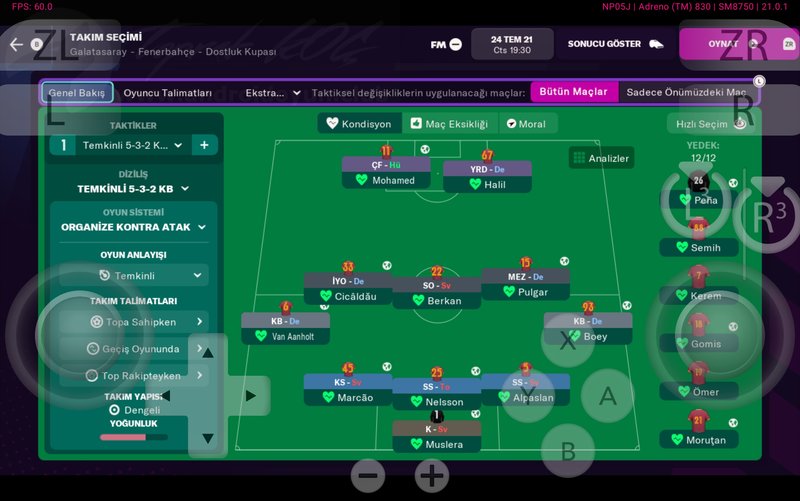The image size is (800, 501).
Task: Switch to the Genel Bakış tab
Action: (77, 93)
